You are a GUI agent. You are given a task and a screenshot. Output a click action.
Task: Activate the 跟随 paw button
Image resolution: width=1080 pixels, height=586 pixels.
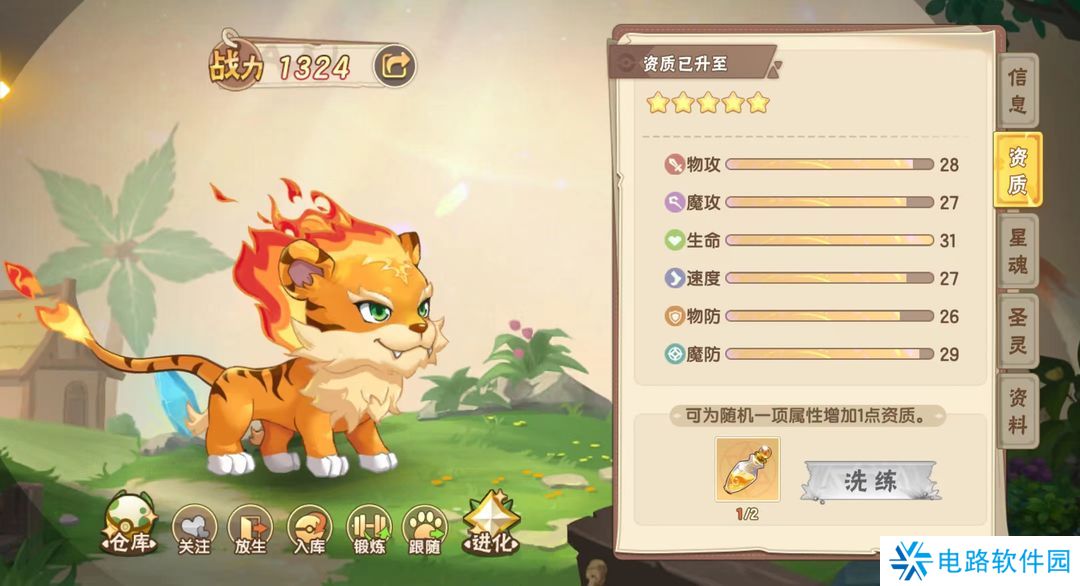tap(425, 527)
